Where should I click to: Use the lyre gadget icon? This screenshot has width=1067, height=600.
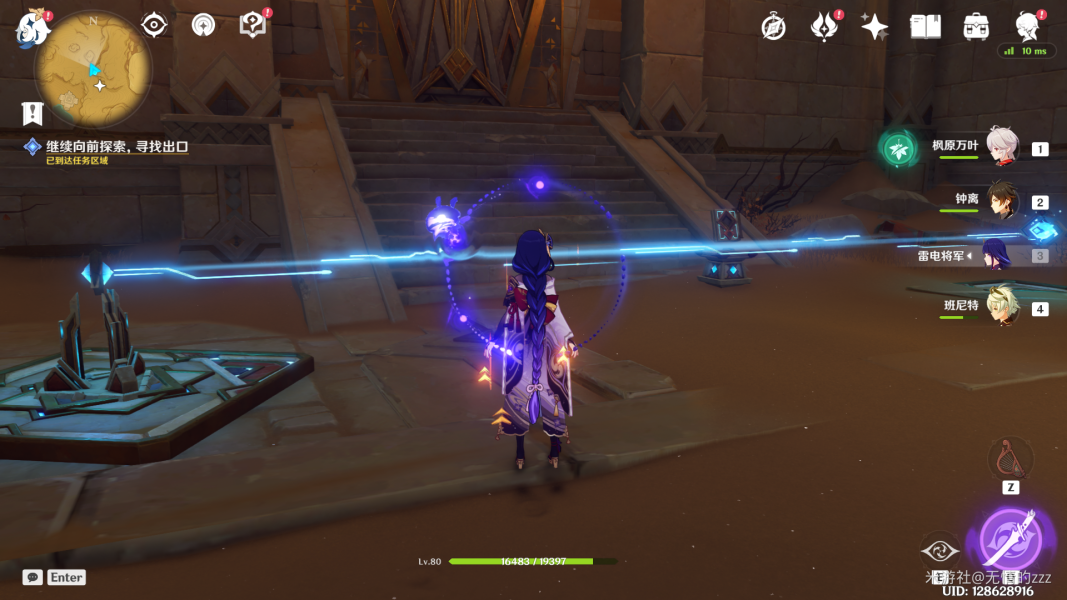click(x=1010, y=458)
